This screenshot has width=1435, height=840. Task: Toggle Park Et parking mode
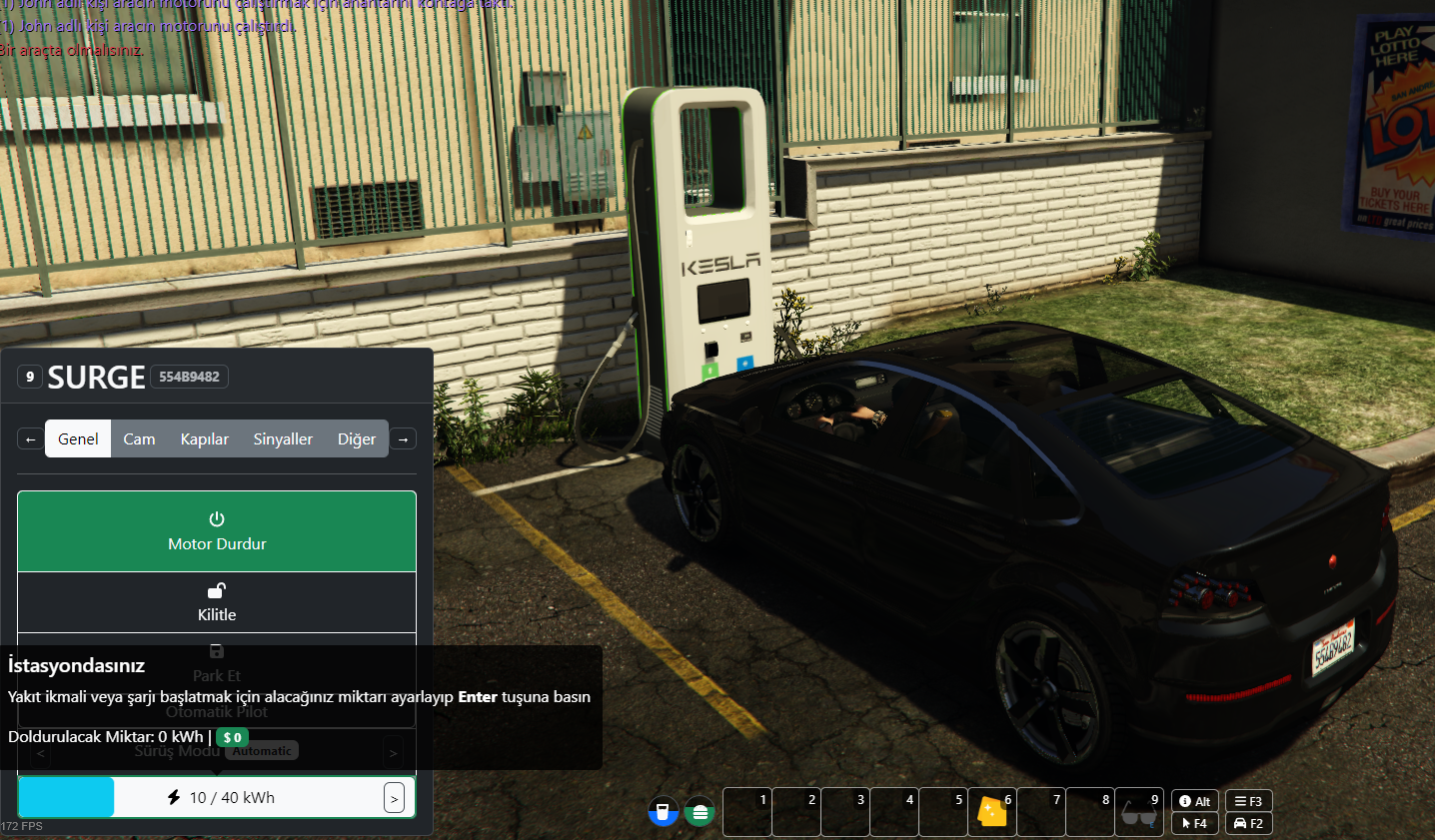[x=217, y=664]
